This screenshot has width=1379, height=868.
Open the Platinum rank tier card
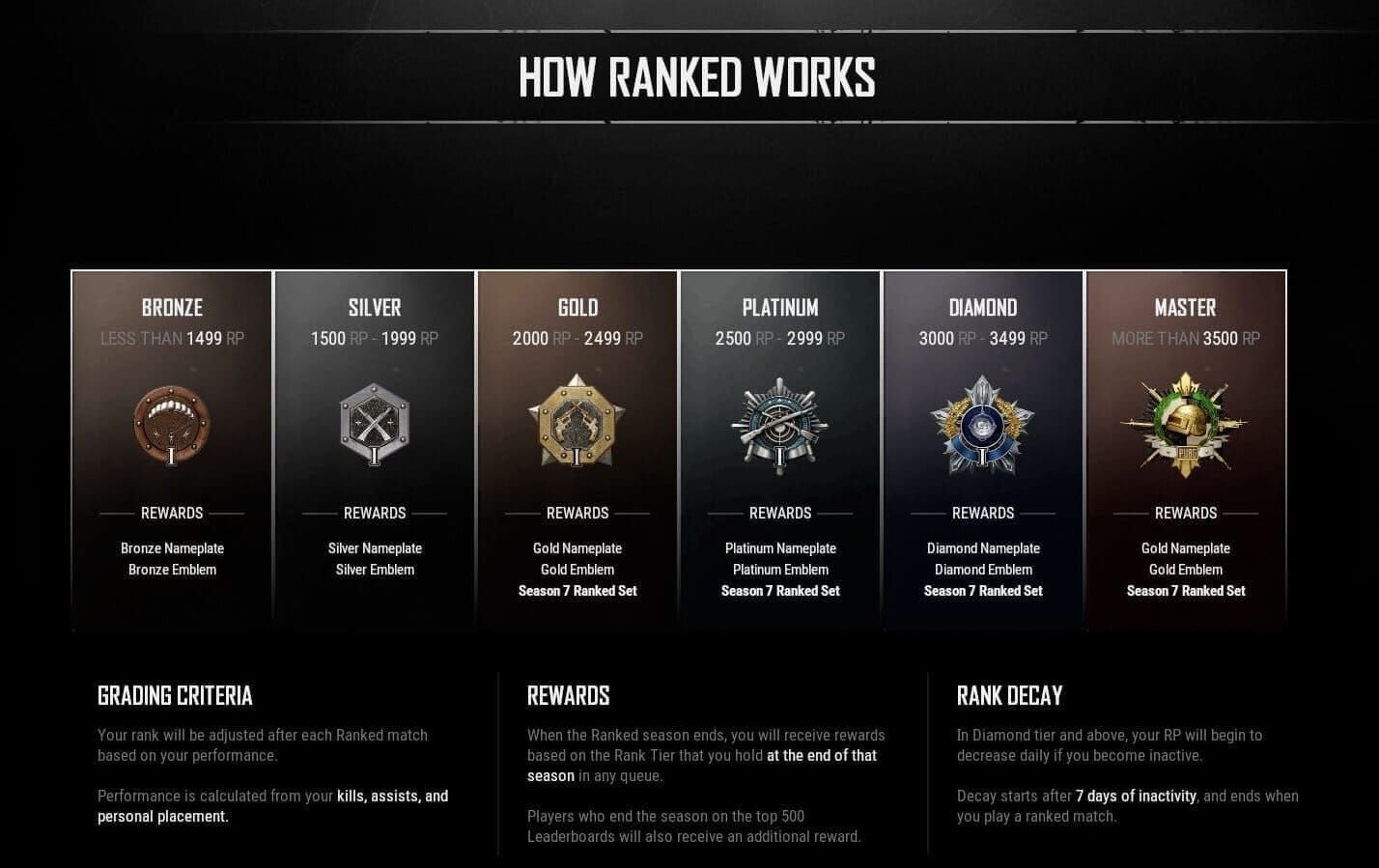(780, 450)
